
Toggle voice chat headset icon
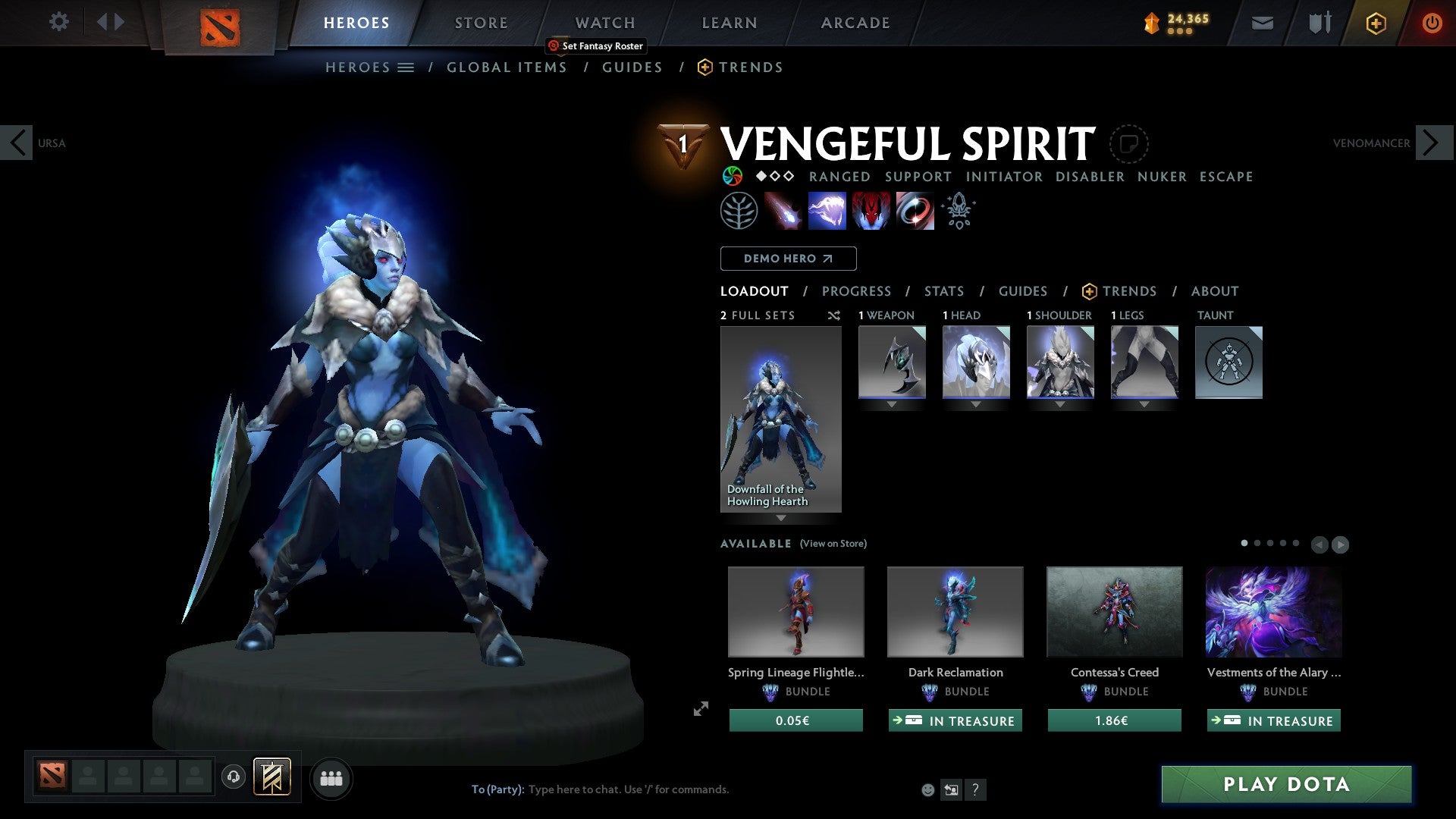click(233, 777)
